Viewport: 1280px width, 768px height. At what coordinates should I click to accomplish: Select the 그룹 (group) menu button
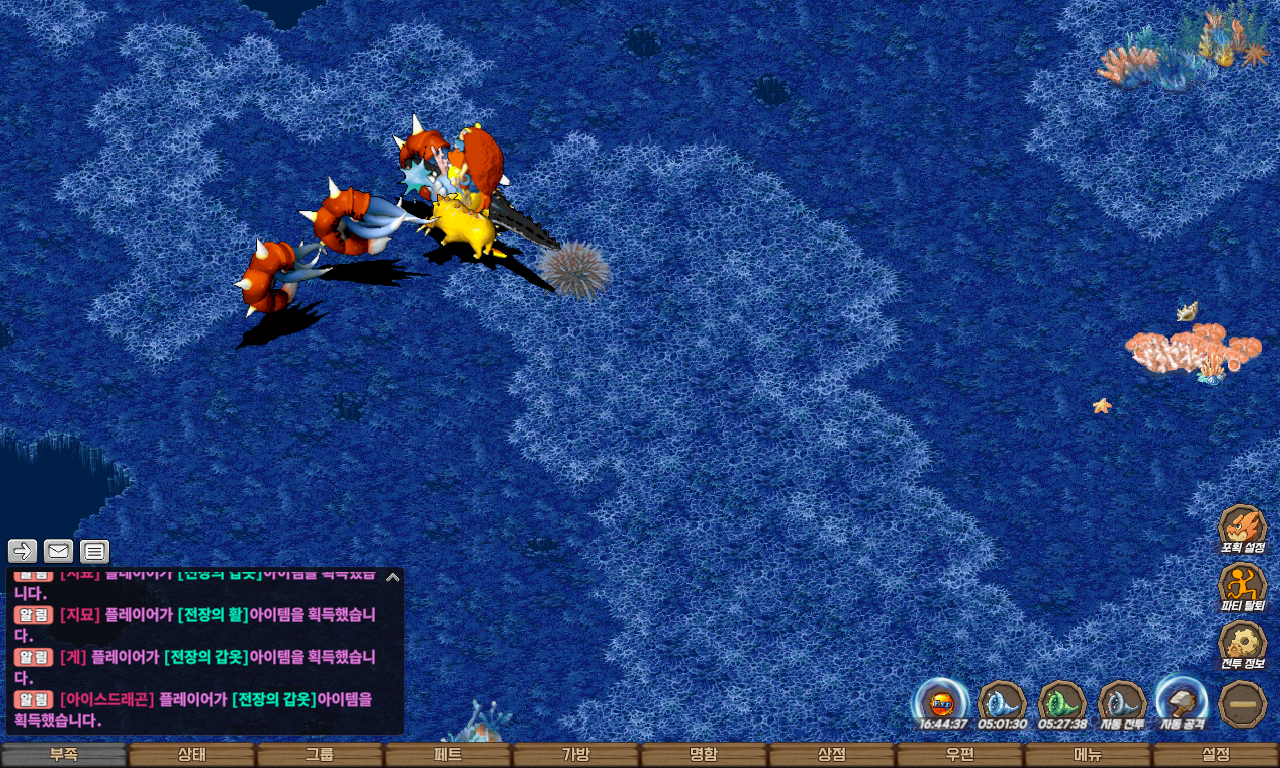tap(320, 755)
